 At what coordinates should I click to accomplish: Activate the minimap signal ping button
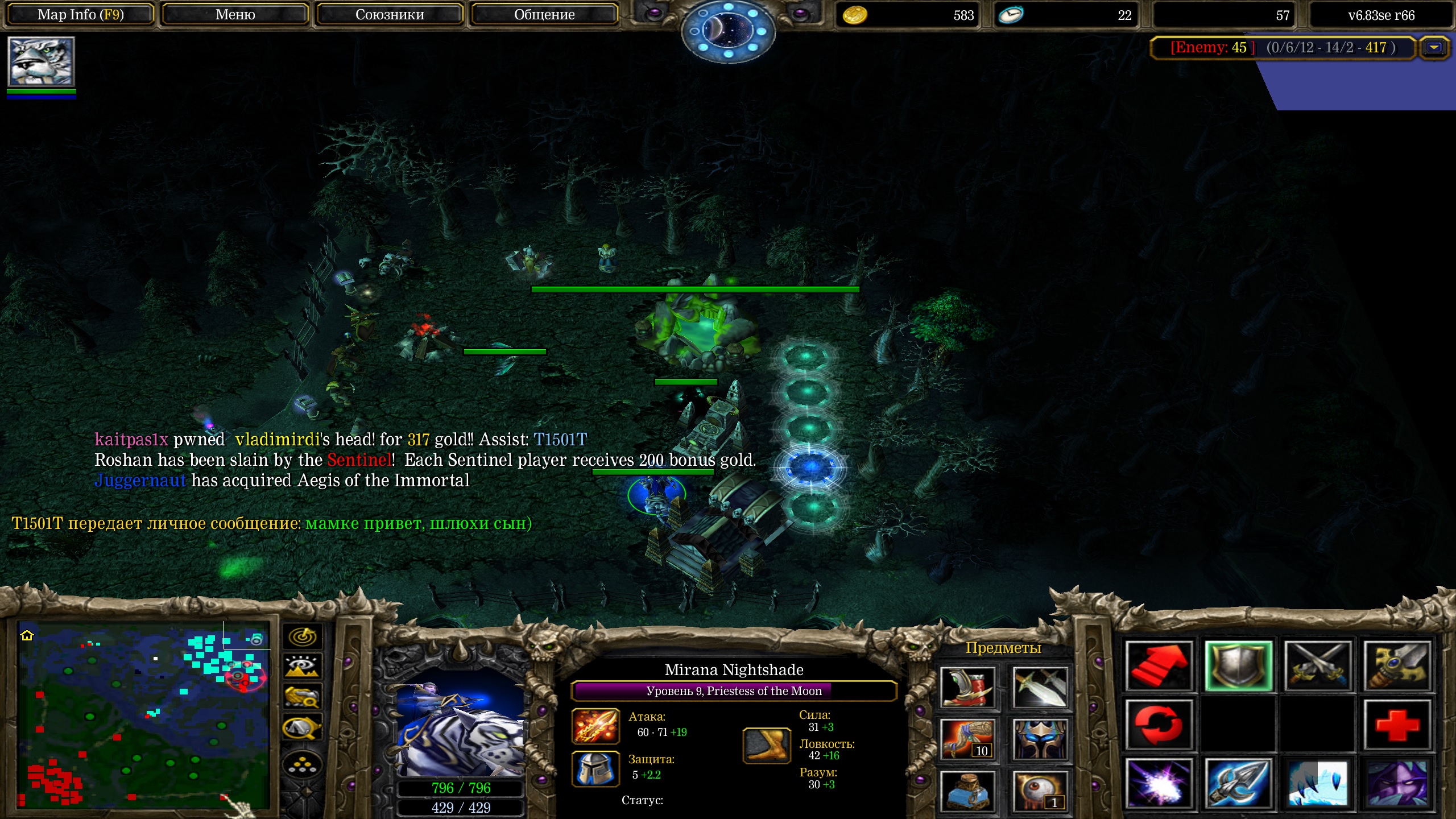pyautogui.click(x=302, y=636)
